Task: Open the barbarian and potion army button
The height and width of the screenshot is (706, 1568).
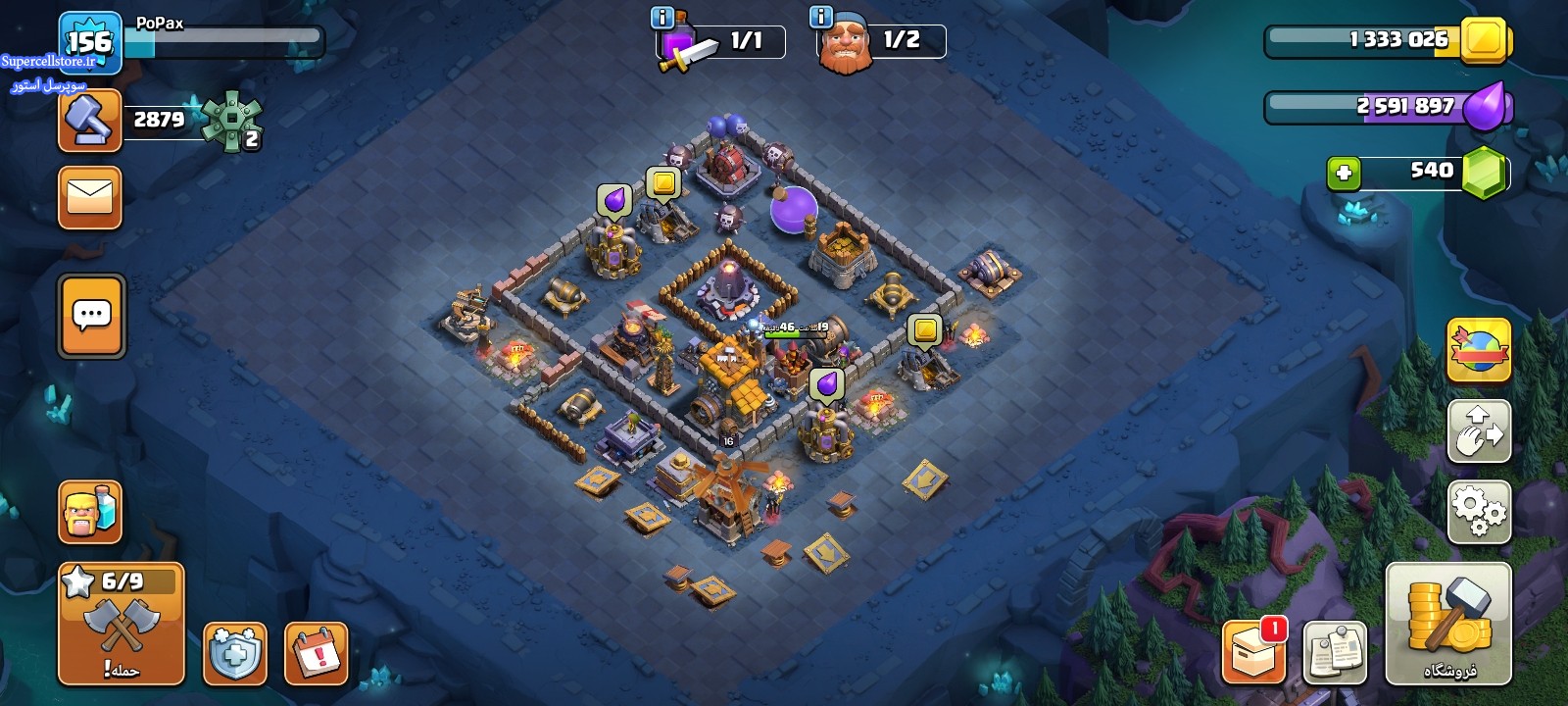Action: [90, 512]
